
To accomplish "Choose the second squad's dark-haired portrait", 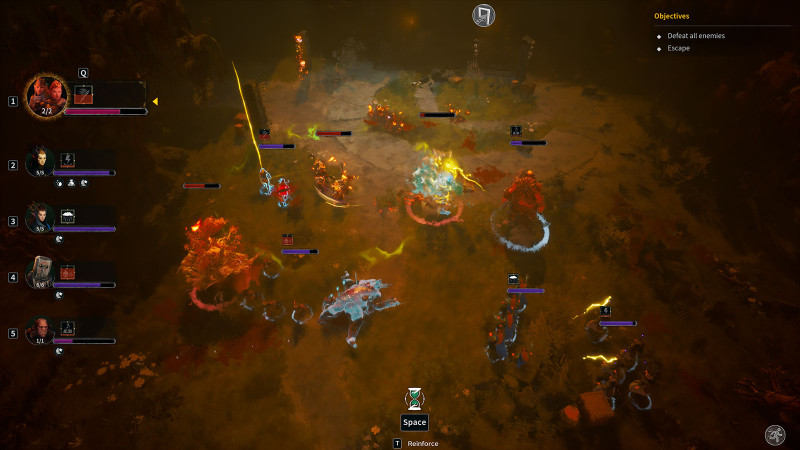I will 40,160.
